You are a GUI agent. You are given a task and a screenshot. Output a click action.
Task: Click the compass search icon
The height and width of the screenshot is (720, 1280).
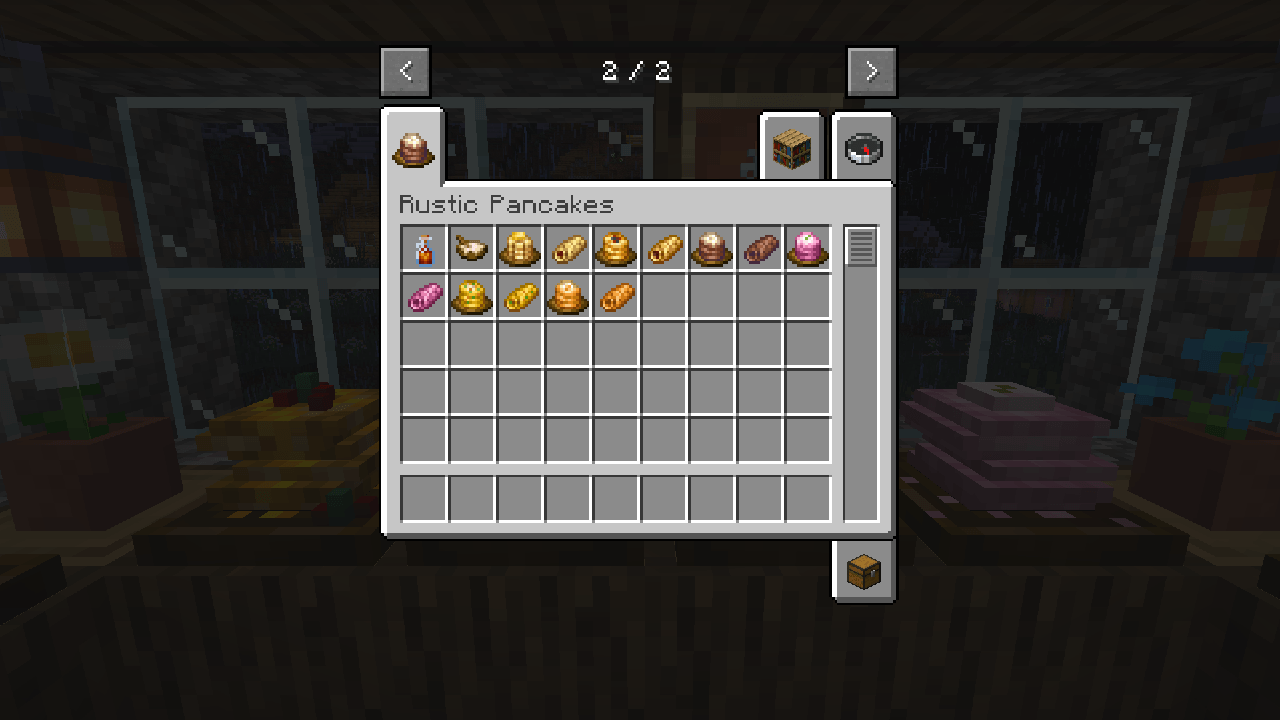point(863,147)
